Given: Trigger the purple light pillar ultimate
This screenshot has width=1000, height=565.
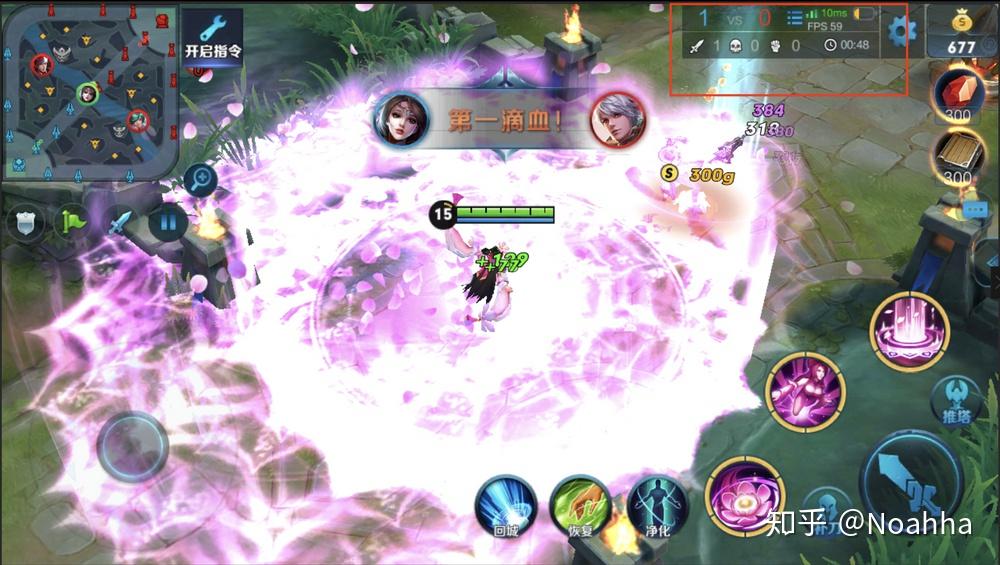Looking at the screenshot, I should (909, 331).
